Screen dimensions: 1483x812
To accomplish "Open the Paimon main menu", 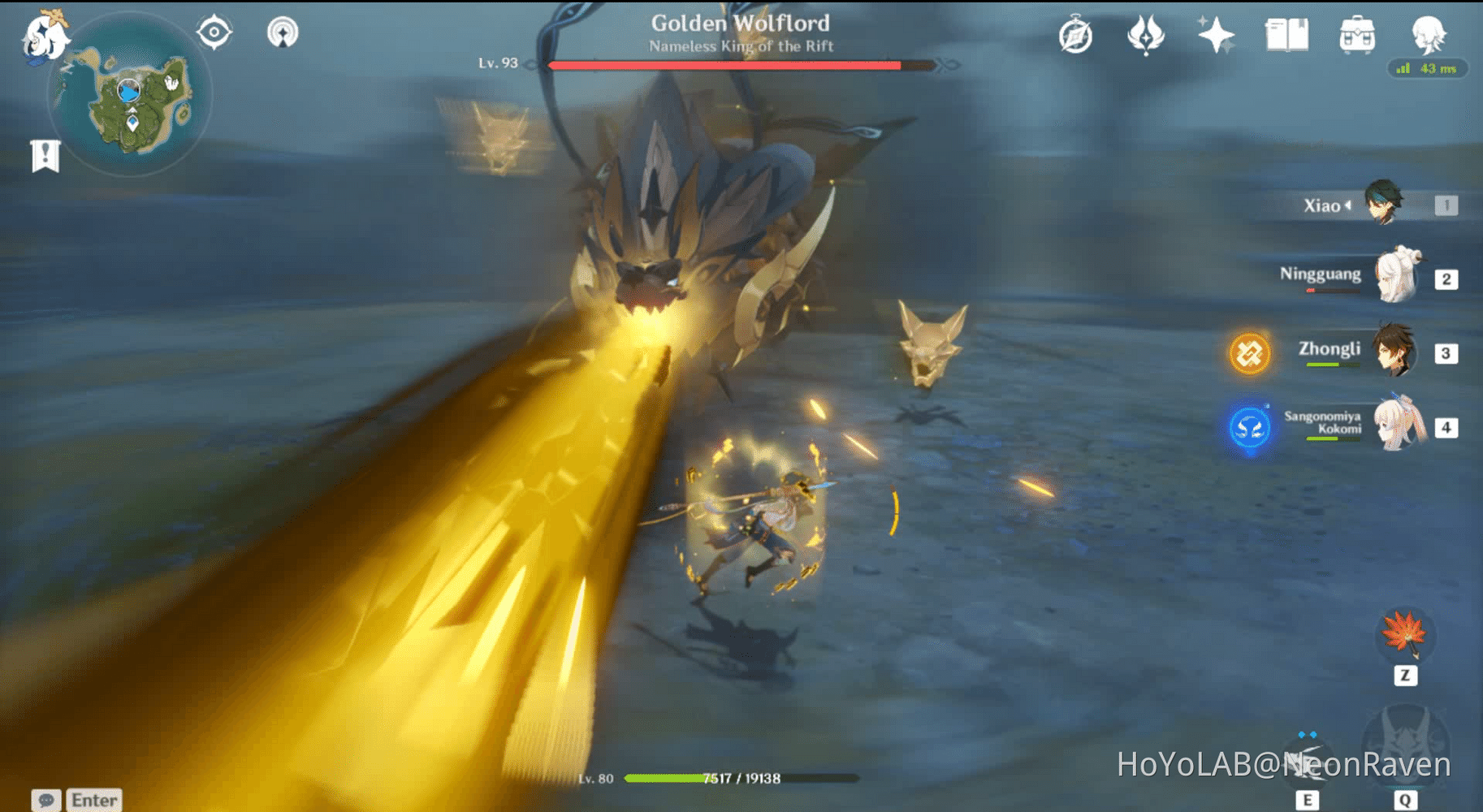I will pyautogui.click(x=45, y=34).
